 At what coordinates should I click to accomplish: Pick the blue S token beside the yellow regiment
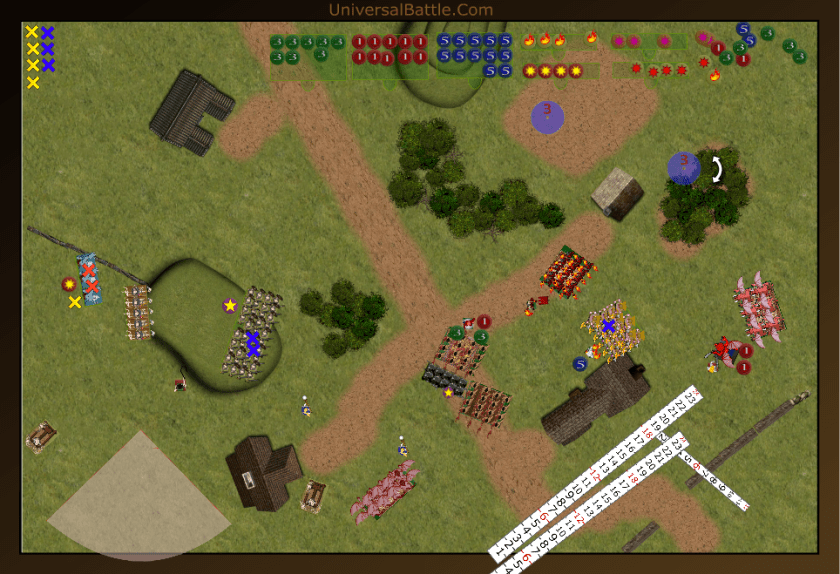580,363
